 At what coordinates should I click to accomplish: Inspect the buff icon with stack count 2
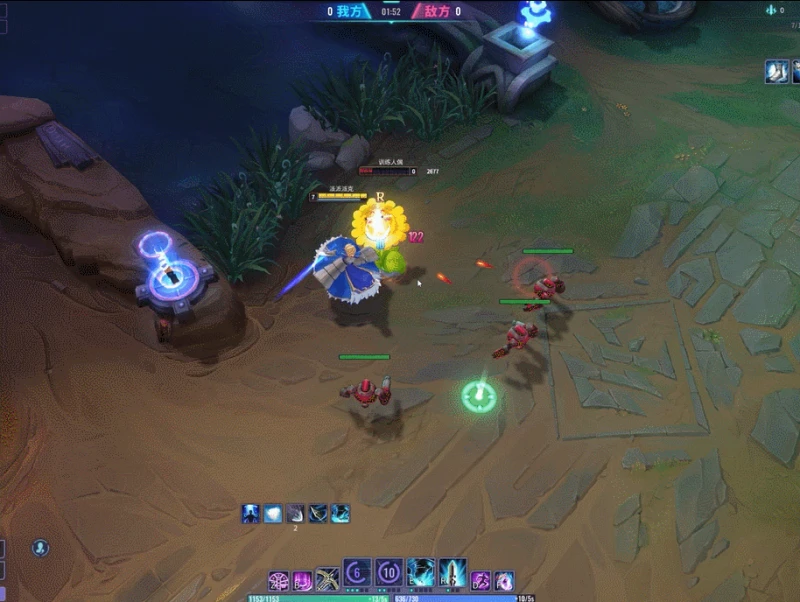[296, 514]
